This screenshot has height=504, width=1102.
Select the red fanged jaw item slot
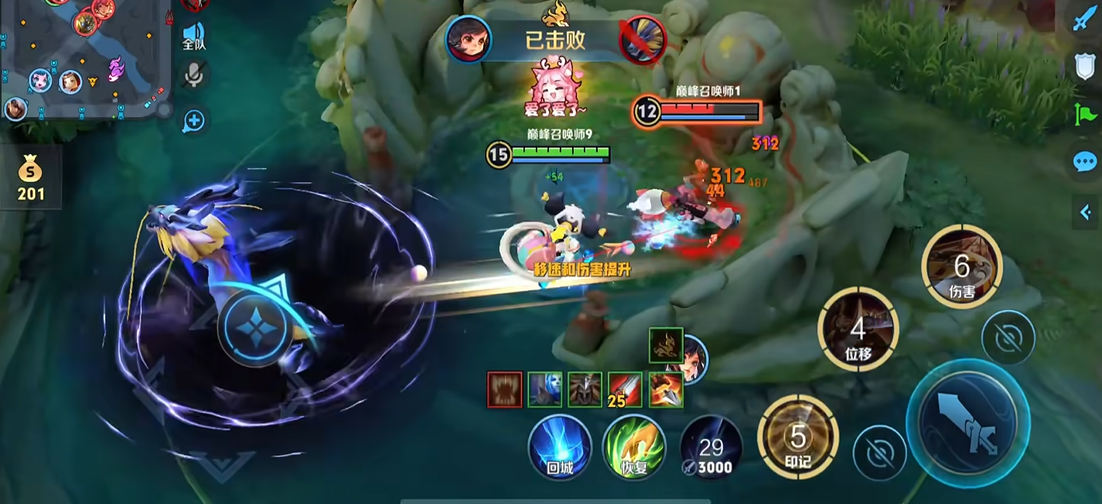pyautogui.click(x=505, y=389)
